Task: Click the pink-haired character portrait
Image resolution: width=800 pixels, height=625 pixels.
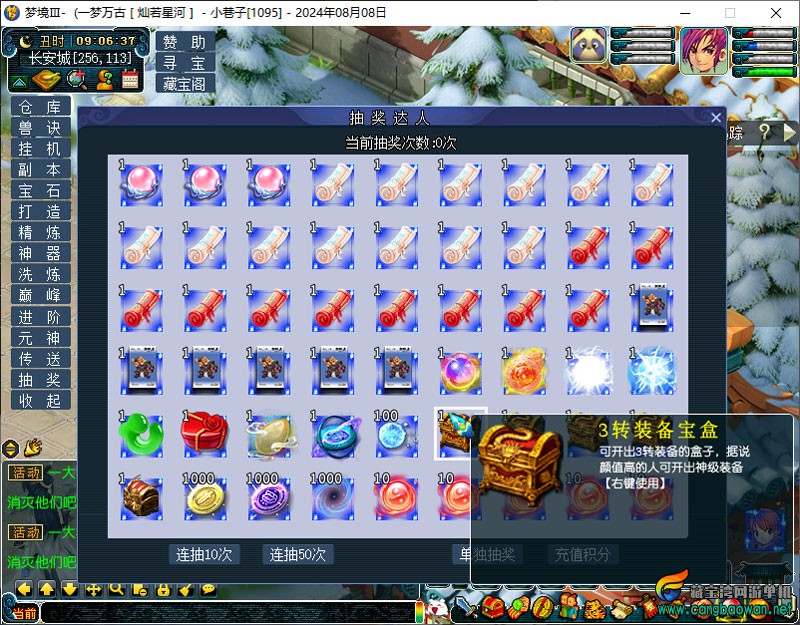Action: pyautogui.click(x=704, y=50)
